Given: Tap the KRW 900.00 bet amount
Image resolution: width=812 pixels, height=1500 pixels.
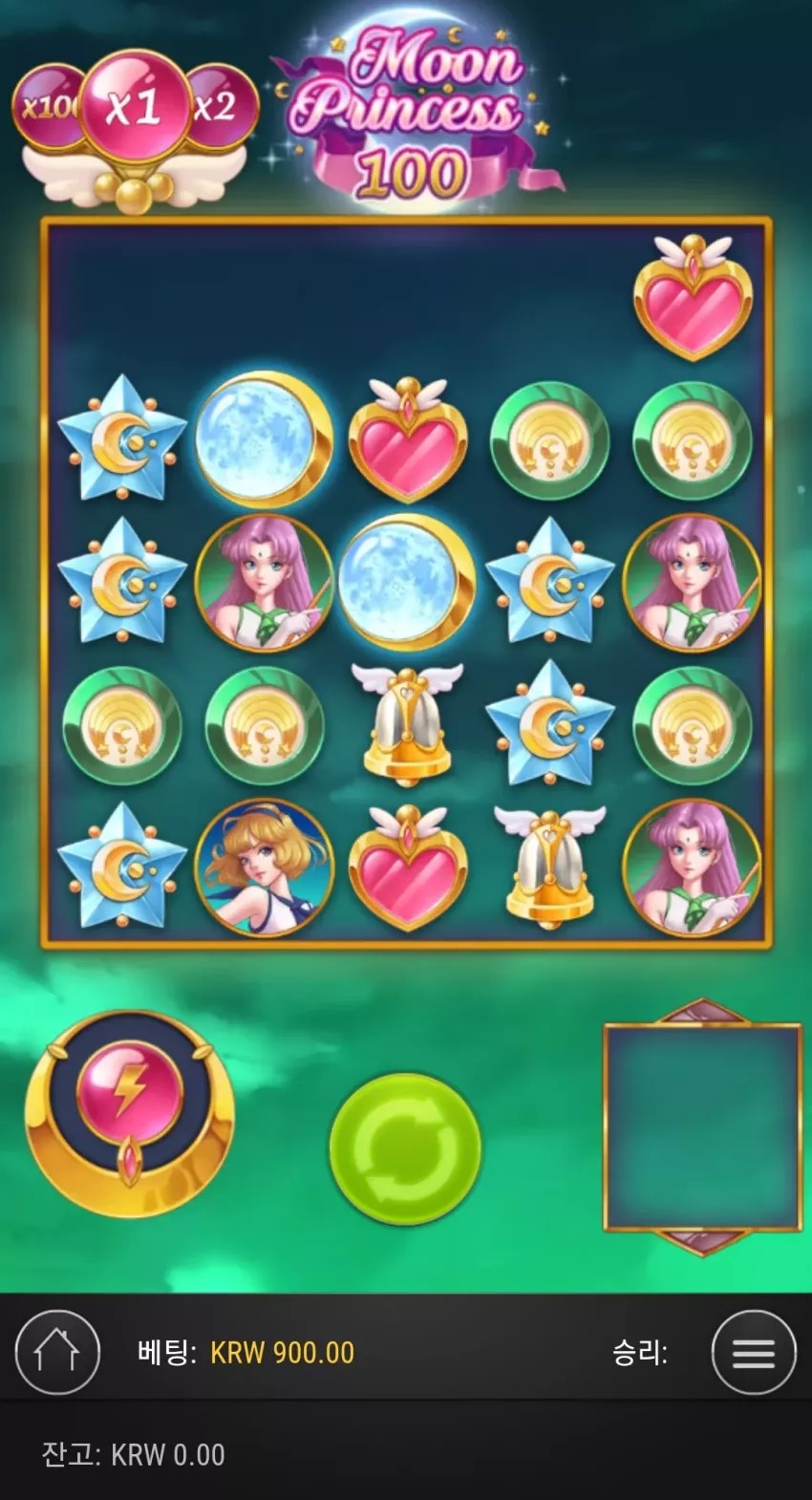Looking at the screenshot, I should pyautogui.click(x=282, y=1352).
